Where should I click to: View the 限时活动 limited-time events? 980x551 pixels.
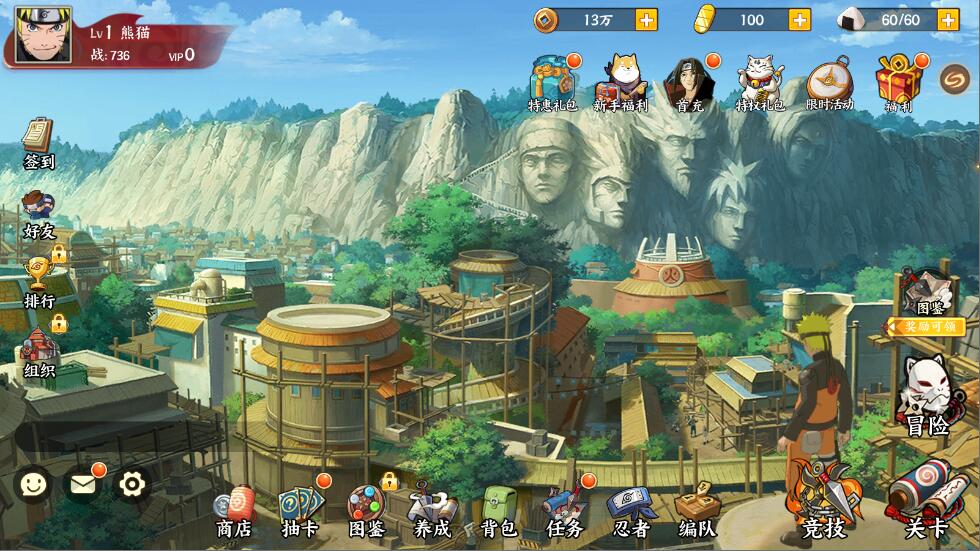829,82
